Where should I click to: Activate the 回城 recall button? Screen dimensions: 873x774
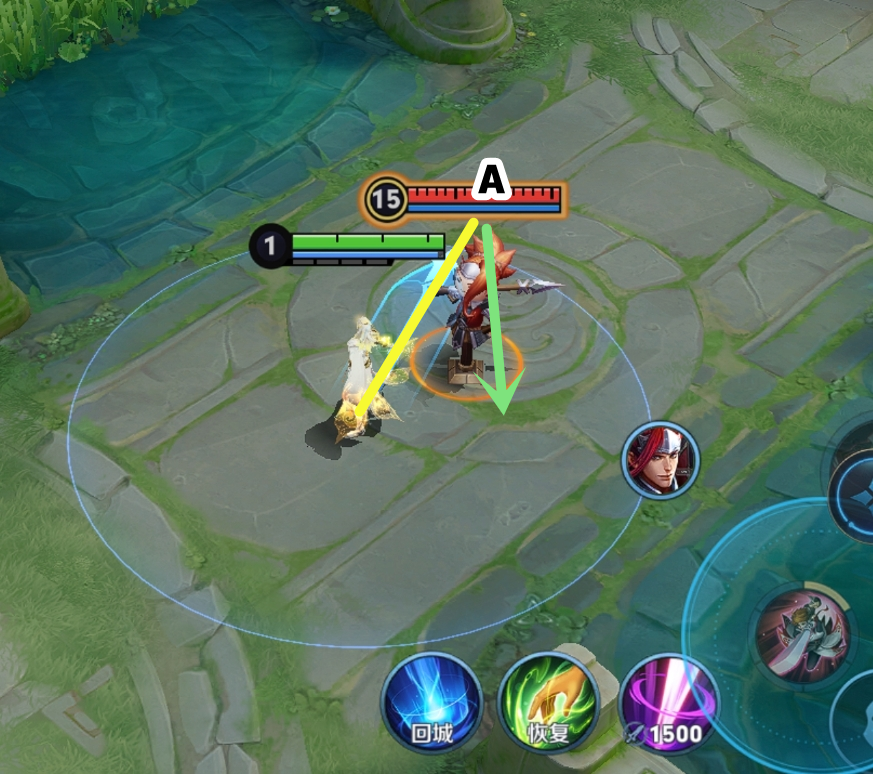point(432,703)
